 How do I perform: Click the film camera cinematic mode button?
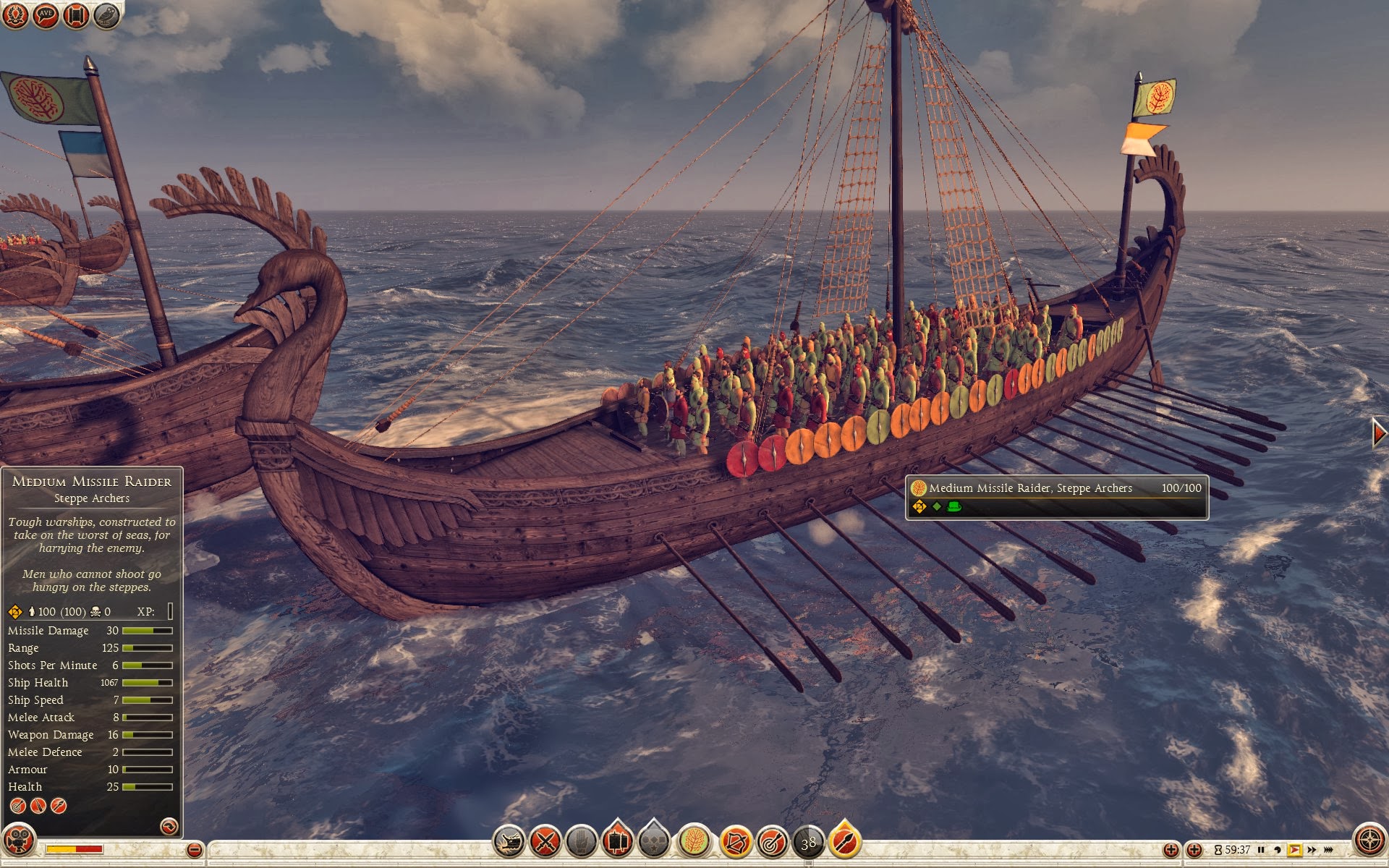click(19, 841)
